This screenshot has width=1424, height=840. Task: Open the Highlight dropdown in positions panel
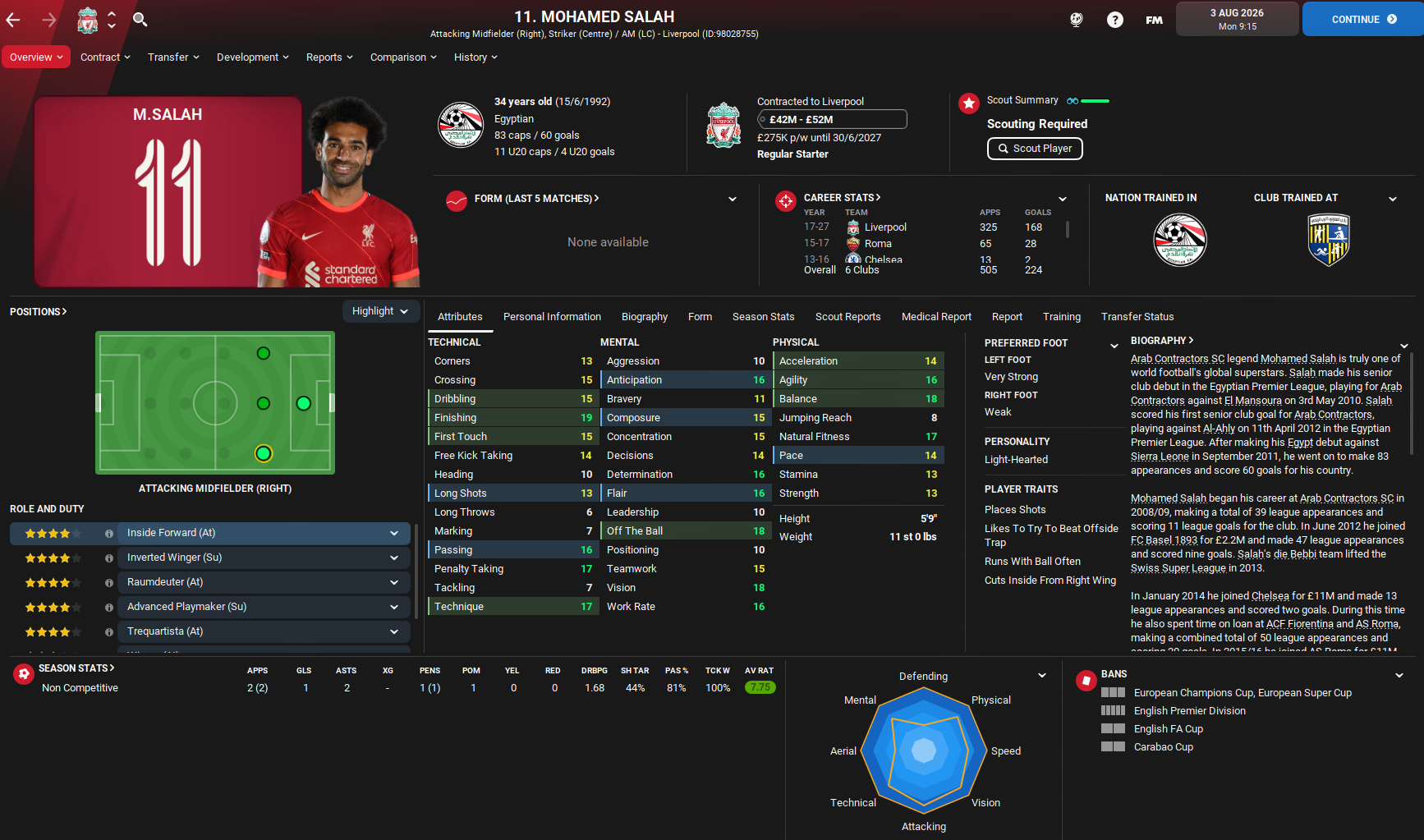tap(380, 311)
